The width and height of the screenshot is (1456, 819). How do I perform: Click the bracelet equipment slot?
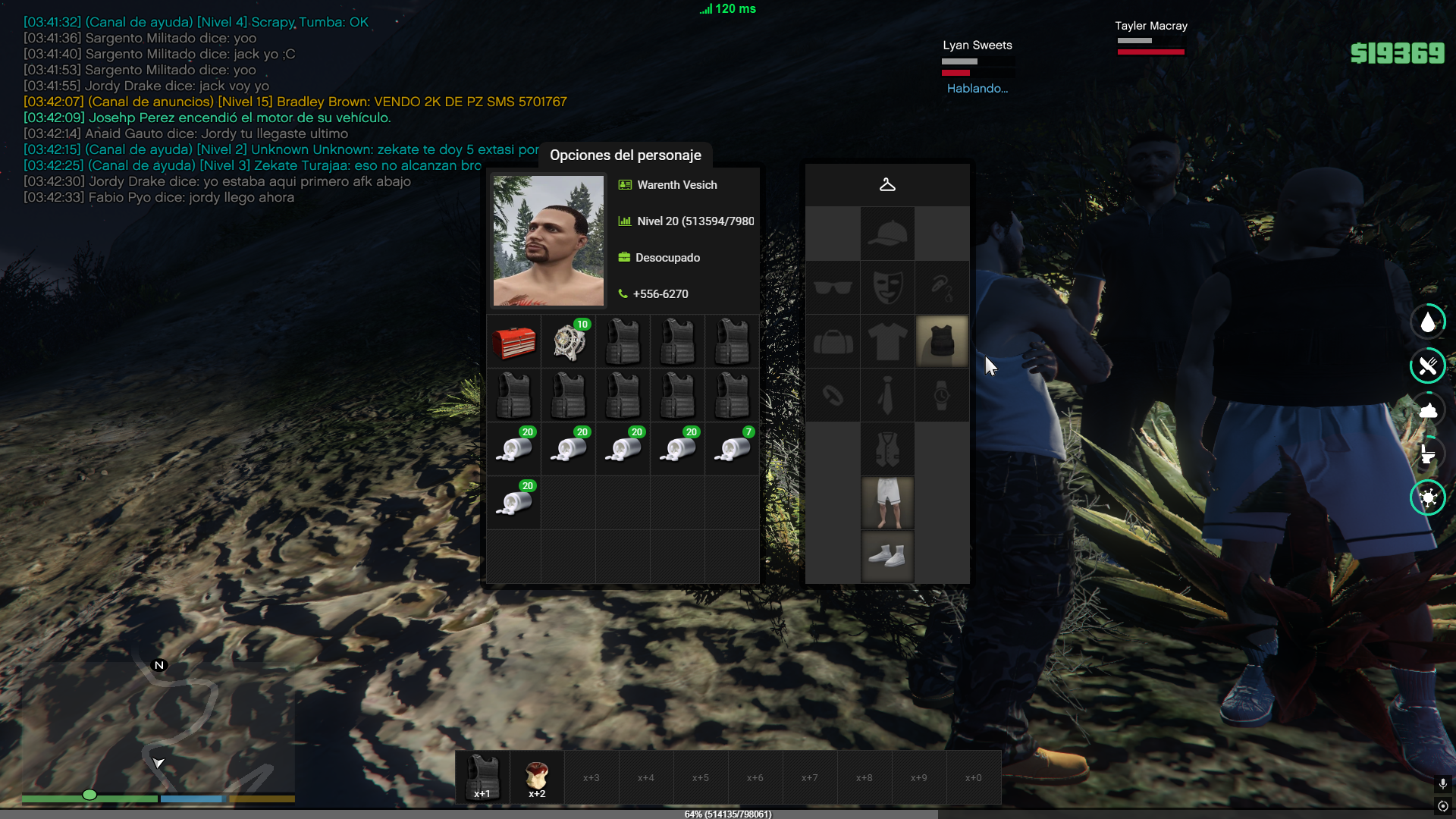click(833, 396)
